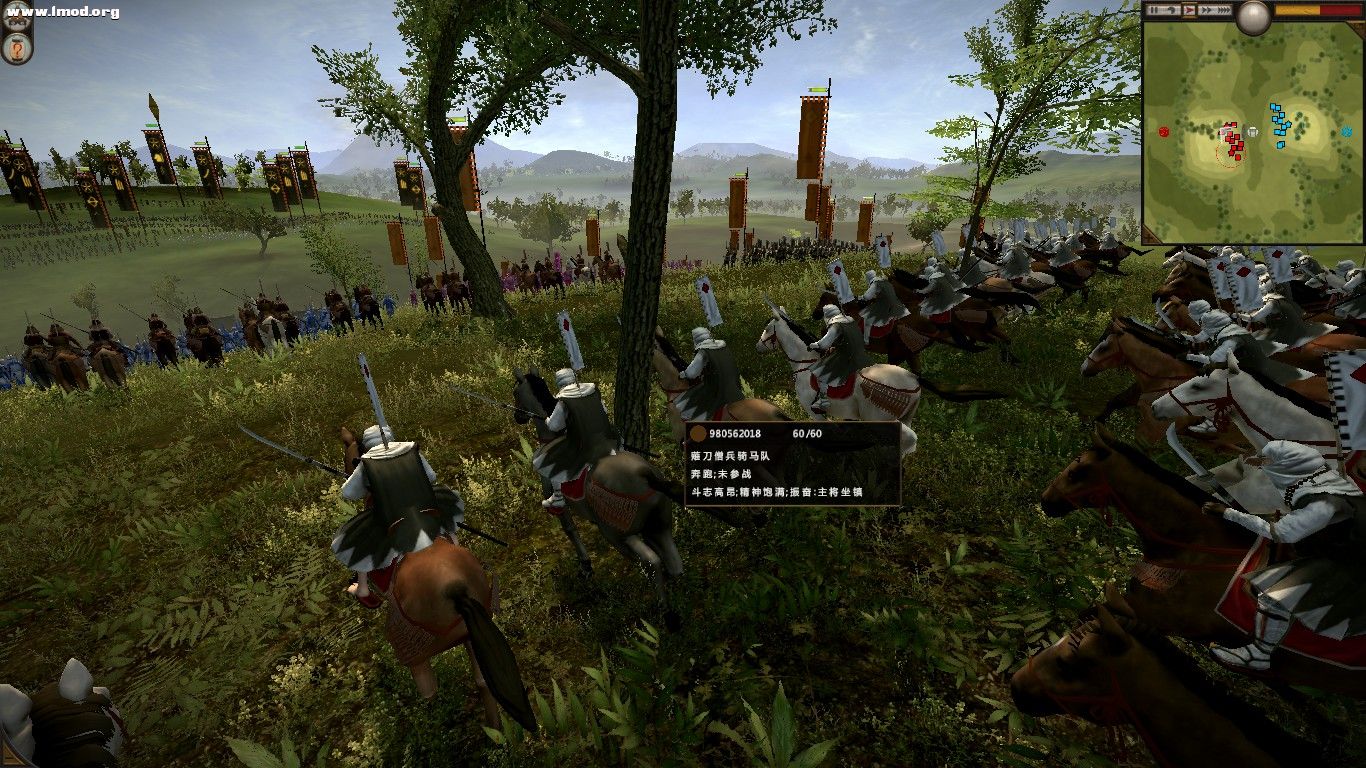Select the rewind speed icon above the minimap
Screen dimensions: 1366x768
(x=1171, y=11)
